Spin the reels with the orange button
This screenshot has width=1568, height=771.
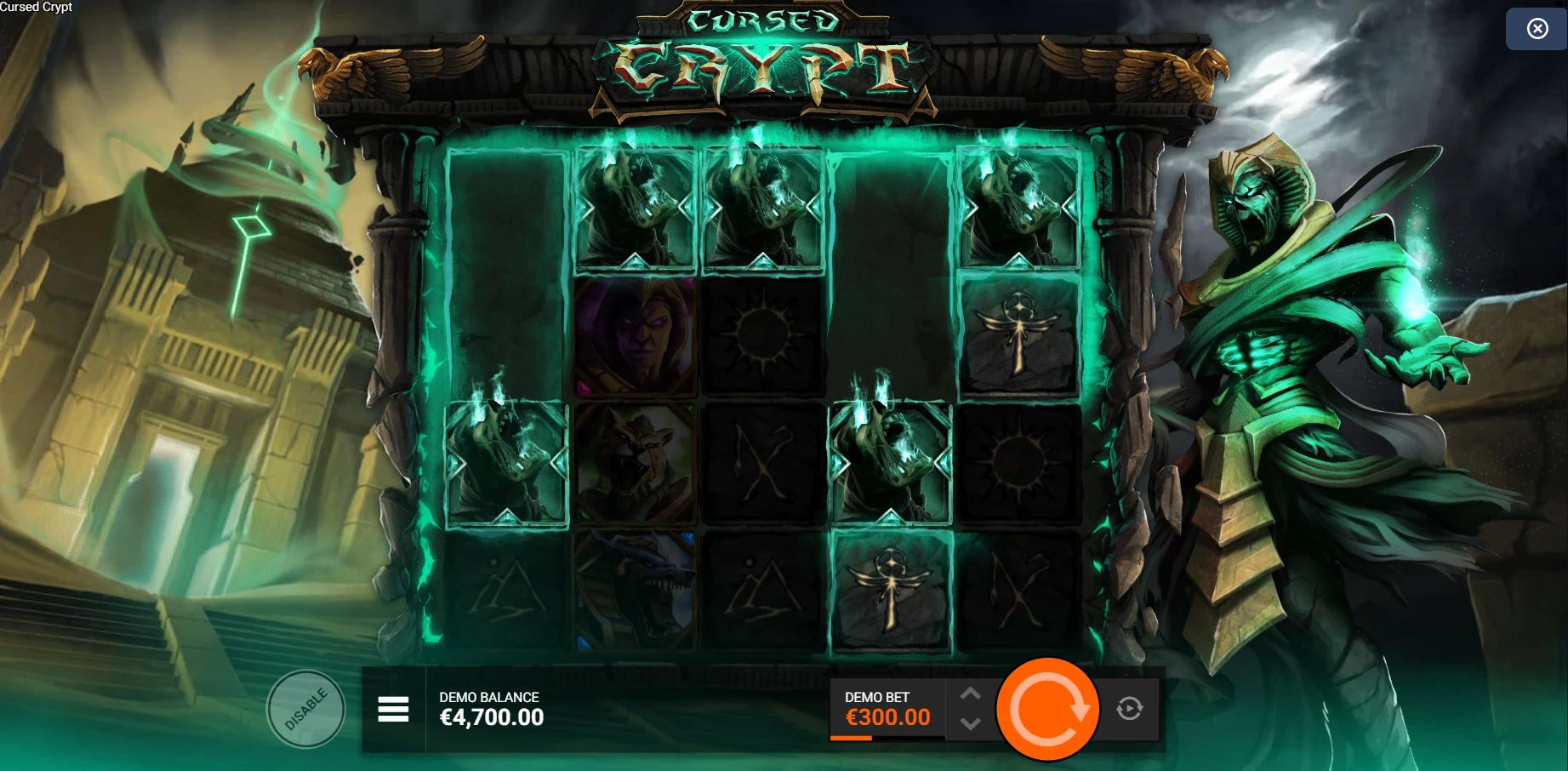point(1047,709)
